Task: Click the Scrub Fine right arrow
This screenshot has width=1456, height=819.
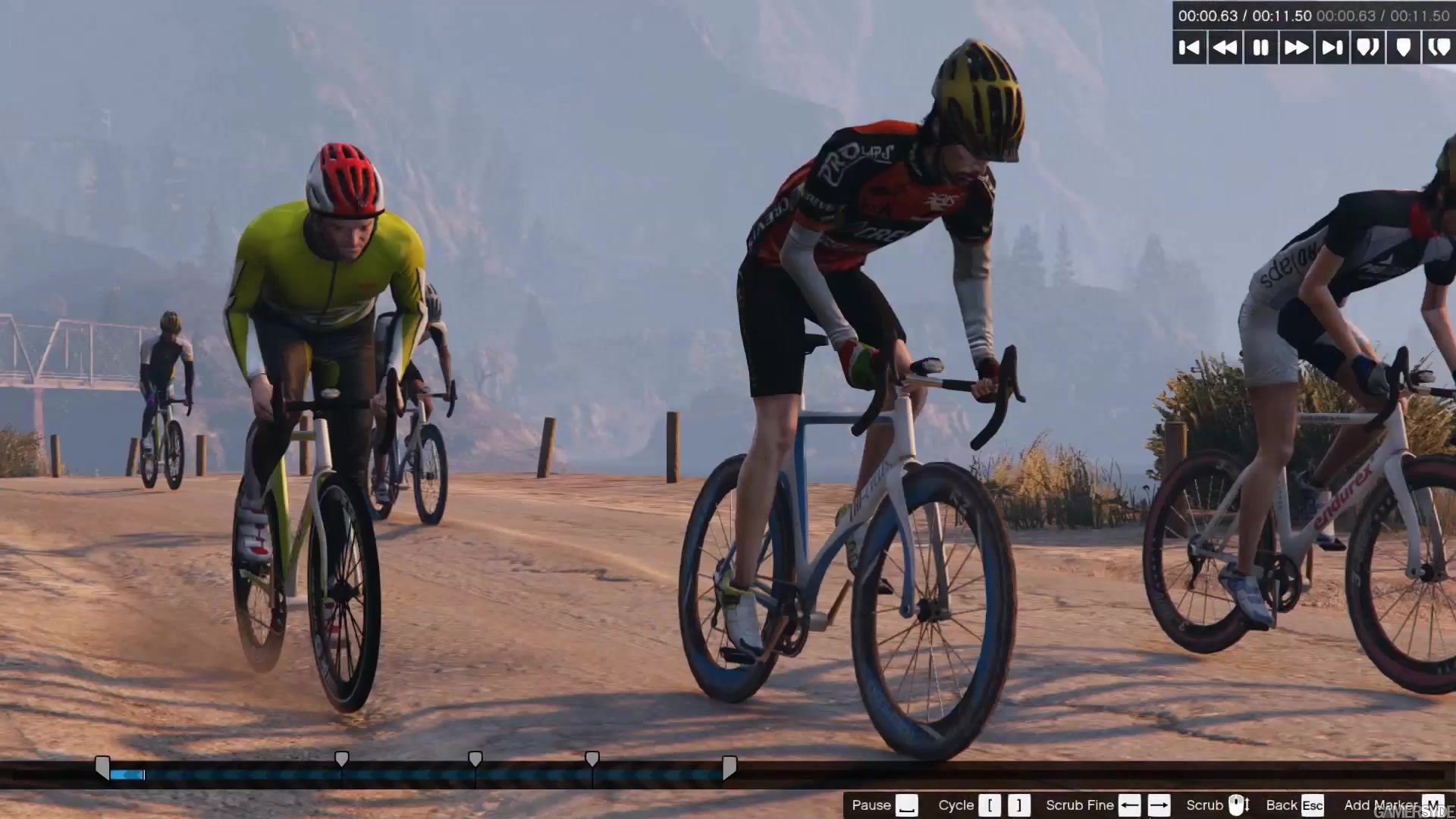Action: (x=1159, y=805)
